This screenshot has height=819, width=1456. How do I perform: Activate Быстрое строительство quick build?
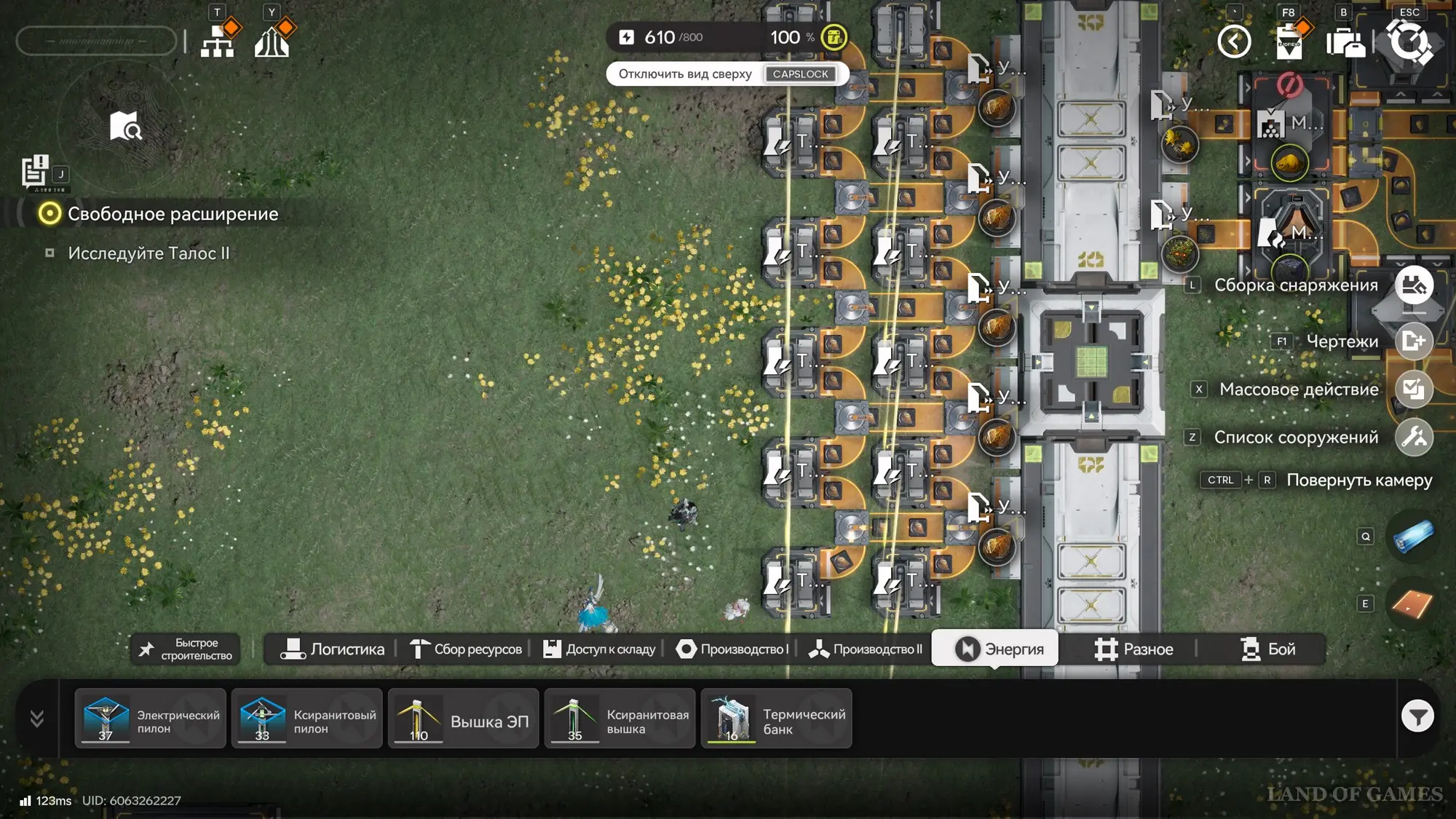186,649
